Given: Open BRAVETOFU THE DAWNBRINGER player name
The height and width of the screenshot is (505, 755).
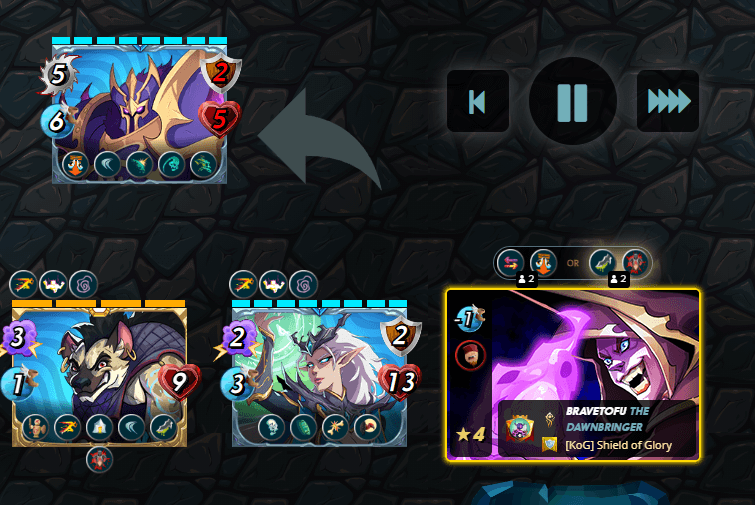Looking at the screenshot, I should coord(608,418).
